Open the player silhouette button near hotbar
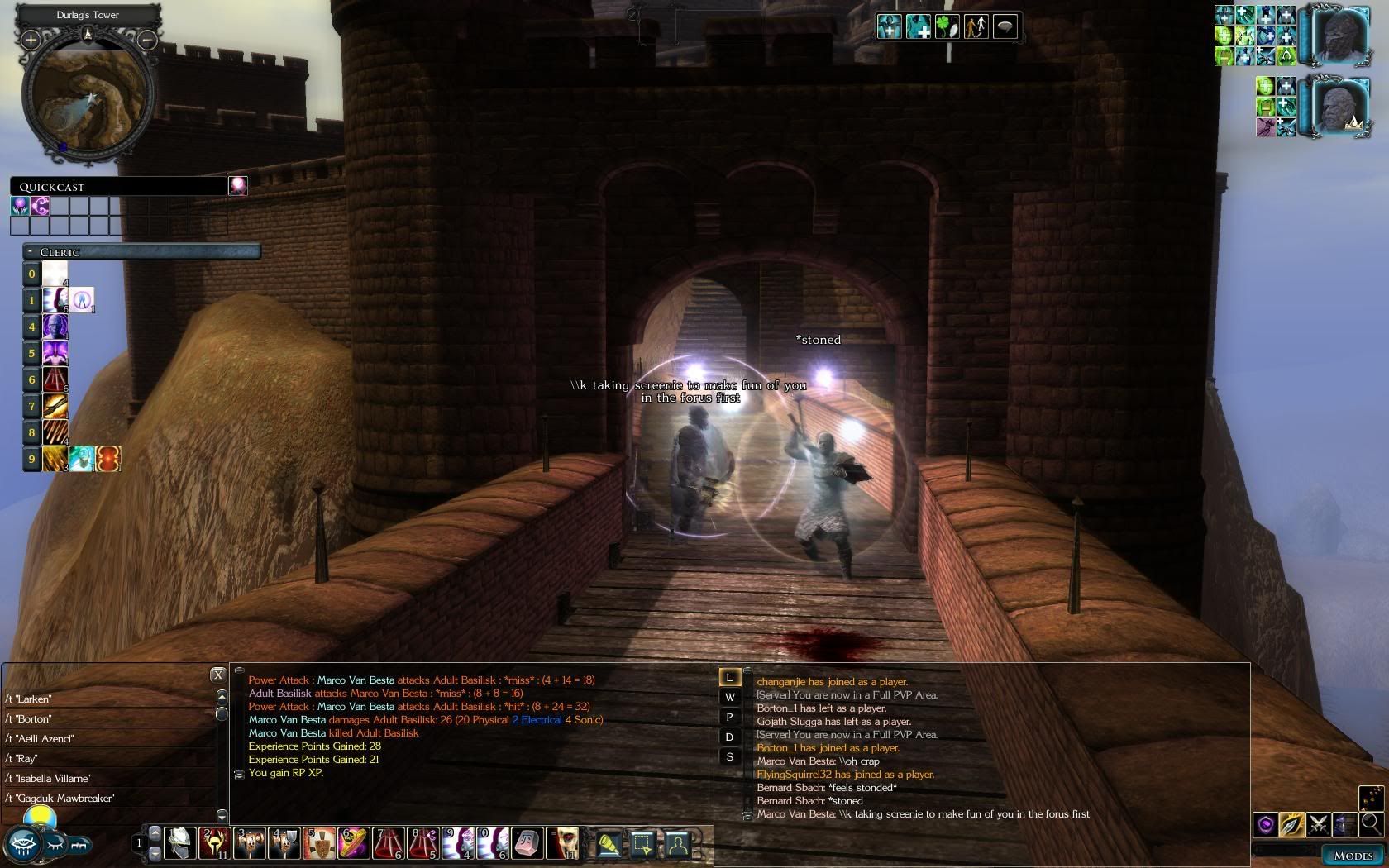The width and height of the screenshot is (1389, 868). 677,844
